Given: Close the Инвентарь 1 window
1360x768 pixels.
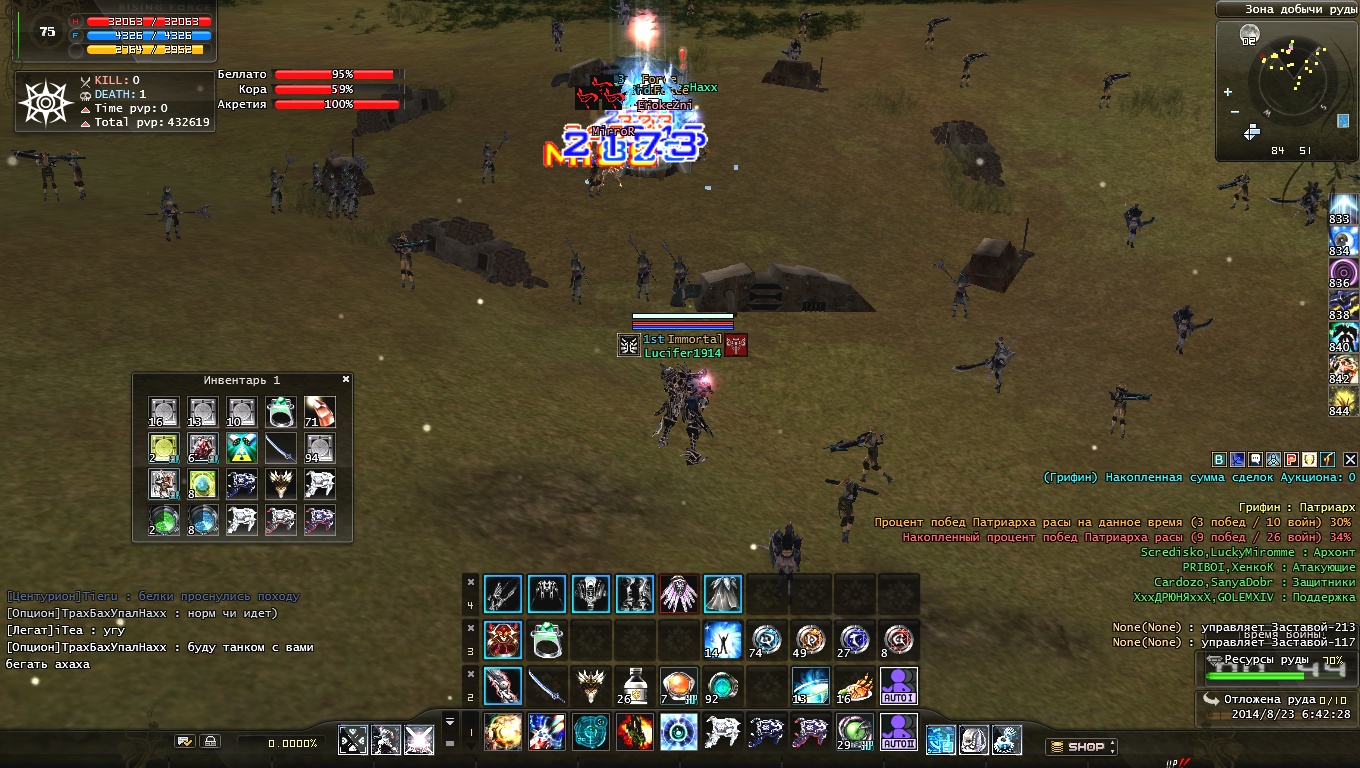Looking at the screenshot, I should tap(346, 380).
